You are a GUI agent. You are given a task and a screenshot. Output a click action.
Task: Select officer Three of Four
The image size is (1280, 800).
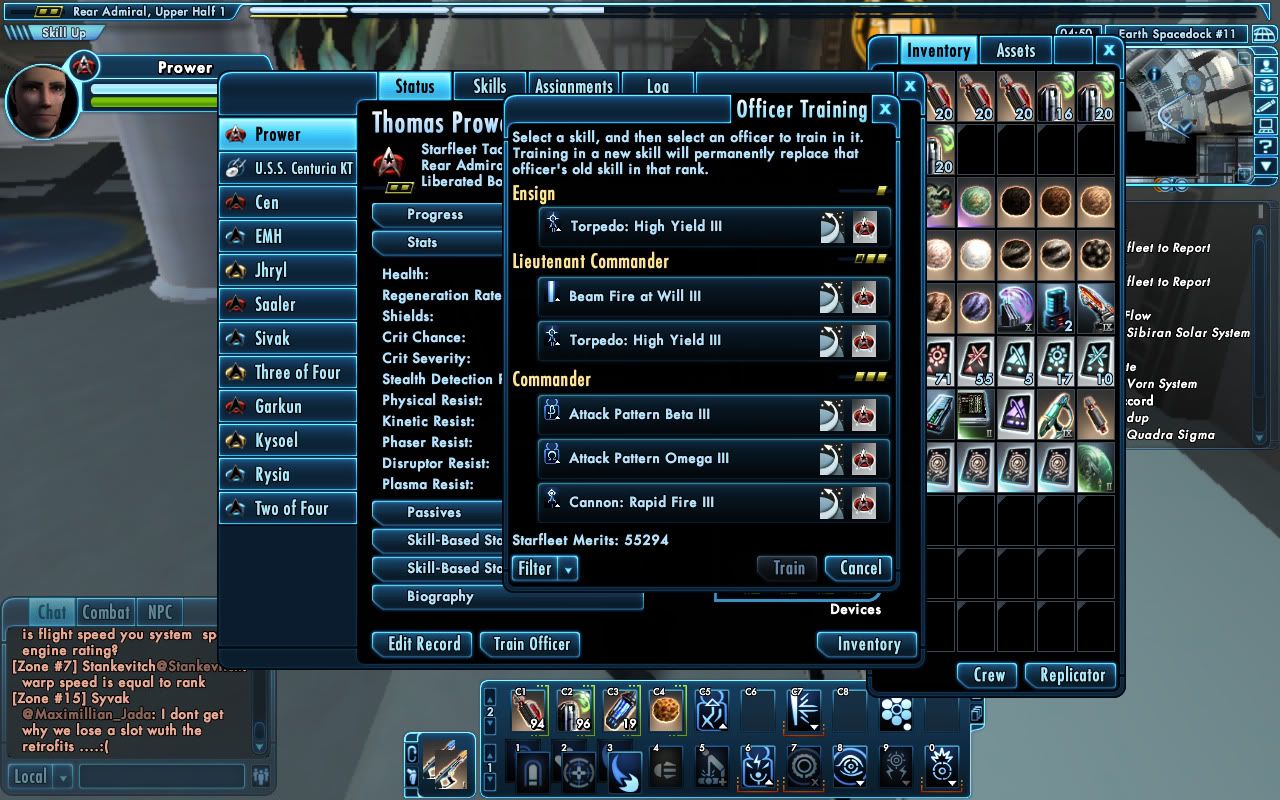click(x=289, y=373)
